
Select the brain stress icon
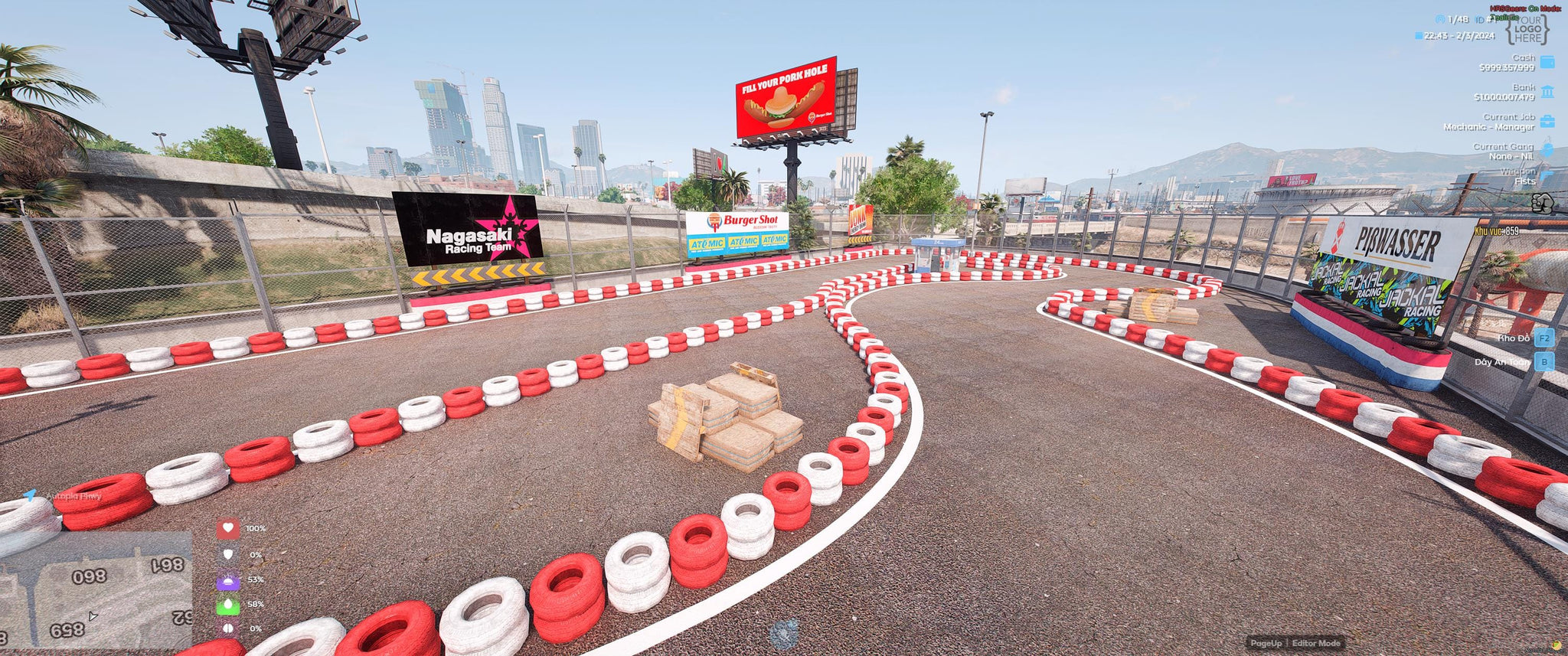click(x=228, y=628)
